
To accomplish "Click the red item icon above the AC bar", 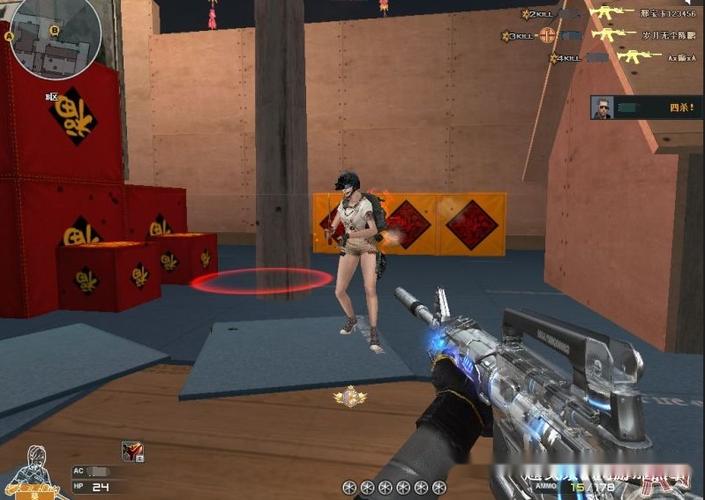I will tap(132, 451).
